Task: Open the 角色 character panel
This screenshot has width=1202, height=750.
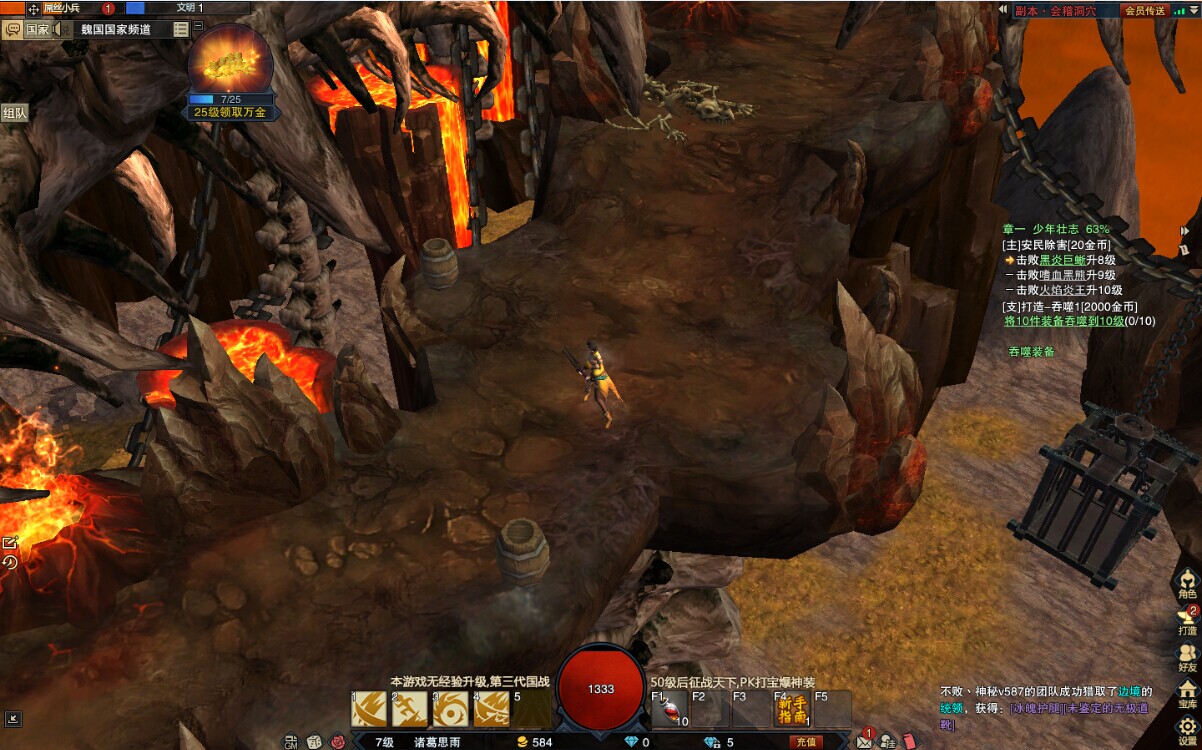Action: coord(1187,585)
